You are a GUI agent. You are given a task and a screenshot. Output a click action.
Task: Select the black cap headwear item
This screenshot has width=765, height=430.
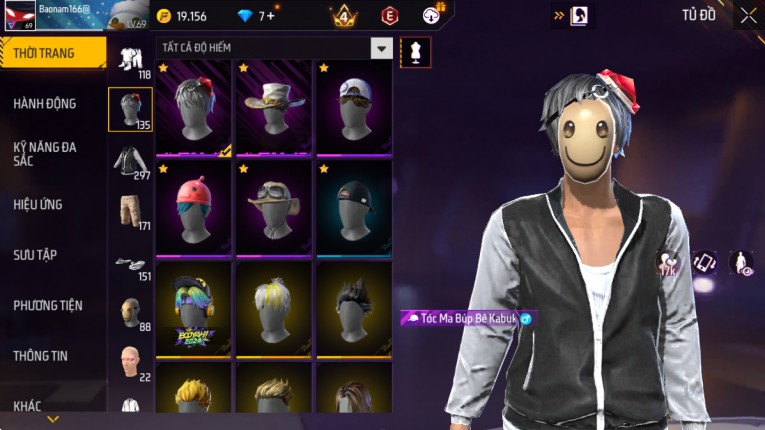point(353,208)
